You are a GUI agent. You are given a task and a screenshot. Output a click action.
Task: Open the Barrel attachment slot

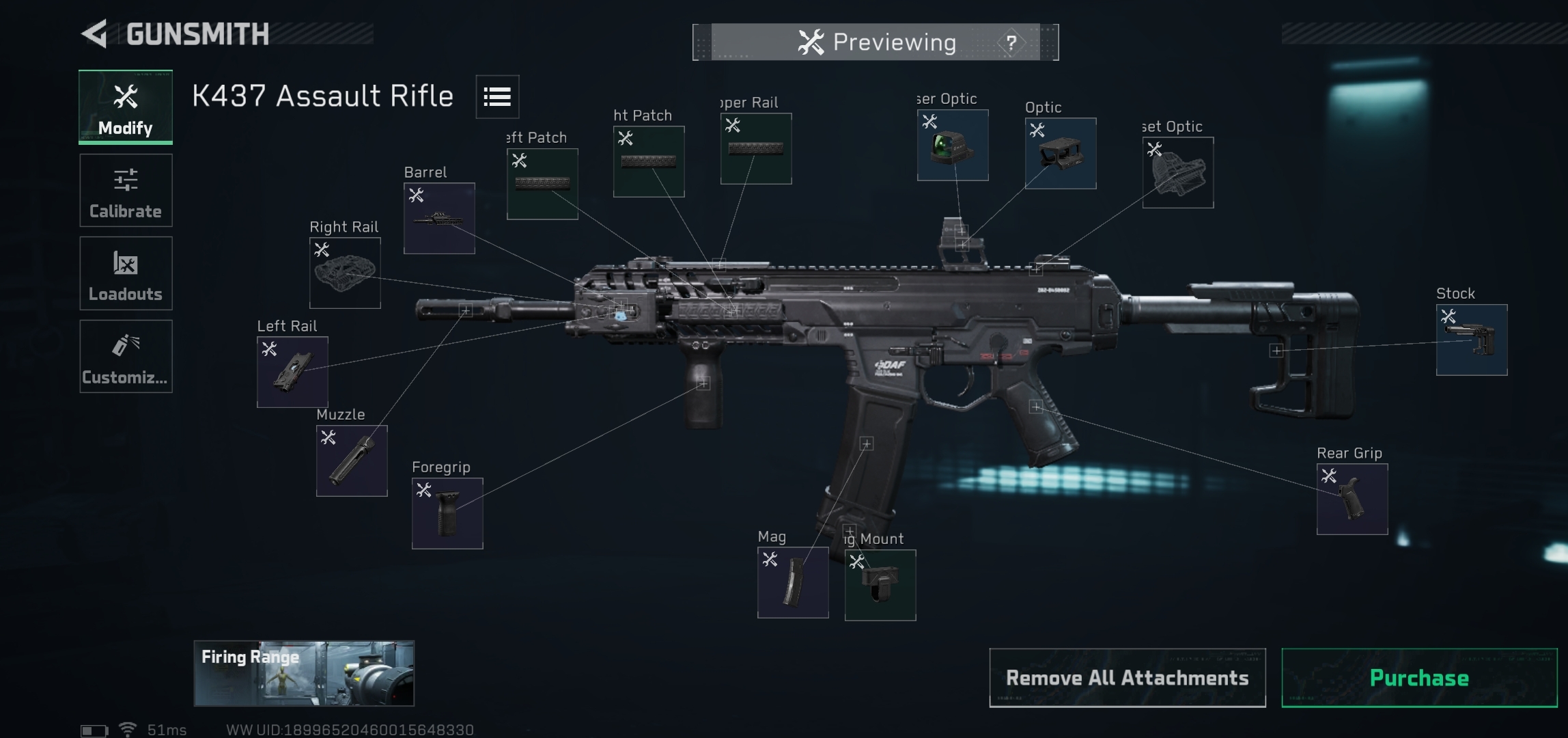pyautogui.click(x=438, y=217)
